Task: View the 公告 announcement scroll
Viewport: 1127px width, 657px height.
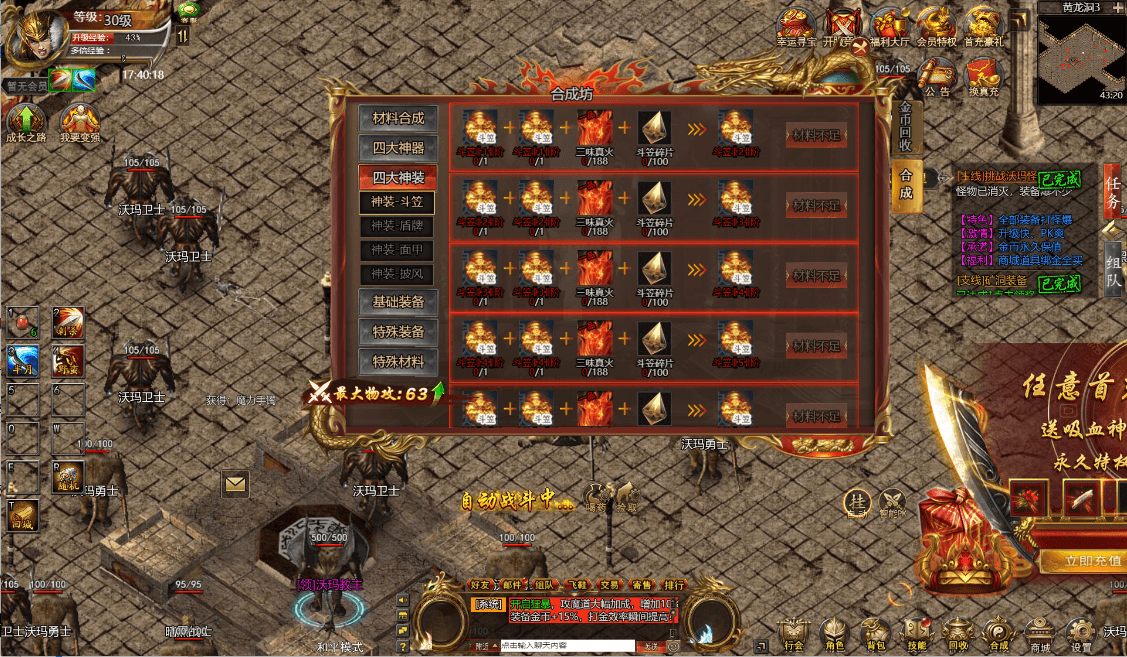Action: [937, 75]
